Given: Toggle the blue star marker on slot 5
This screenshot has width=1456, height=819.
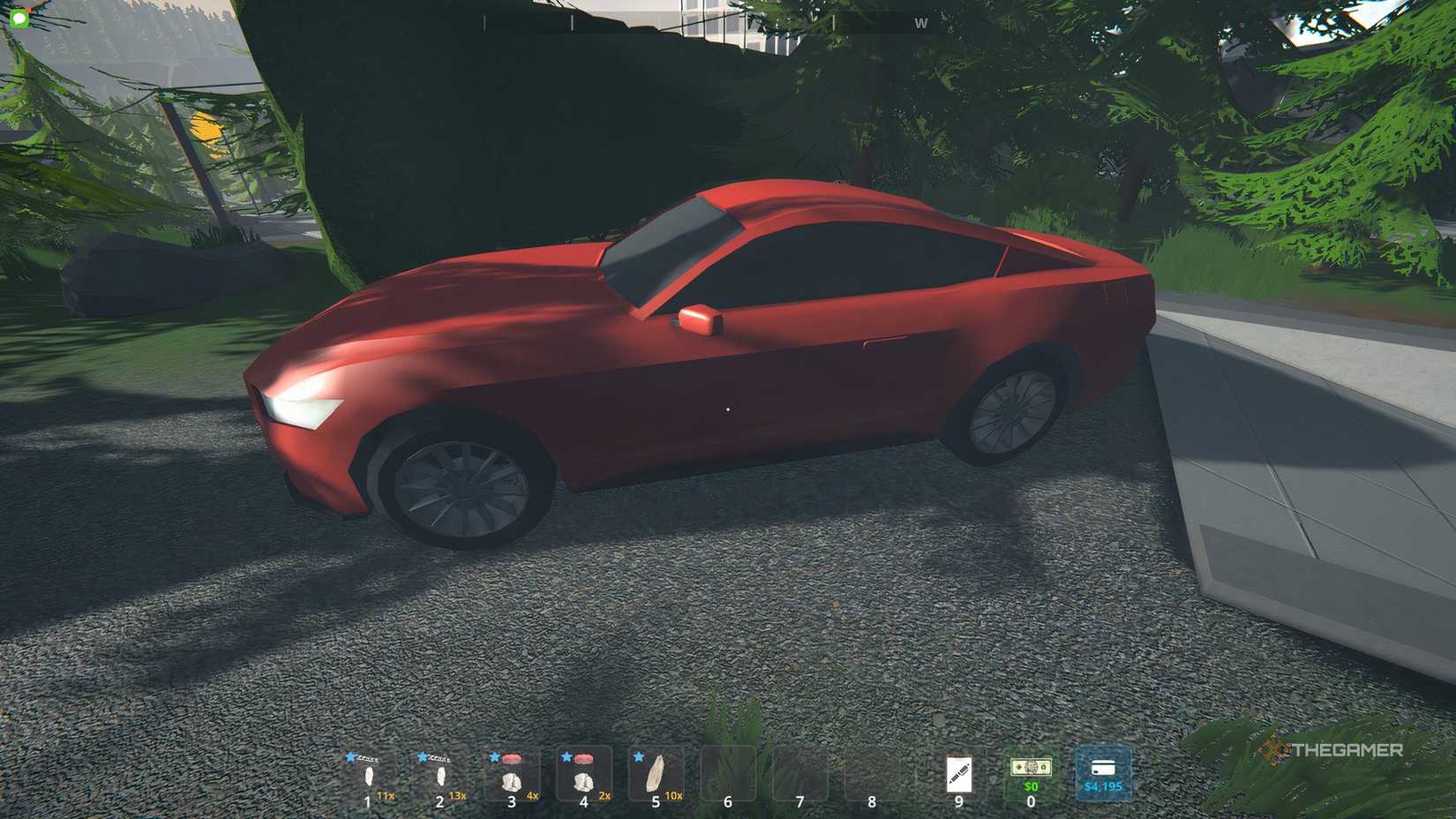Looking at the screenshot, I should [x=637, y=755].
